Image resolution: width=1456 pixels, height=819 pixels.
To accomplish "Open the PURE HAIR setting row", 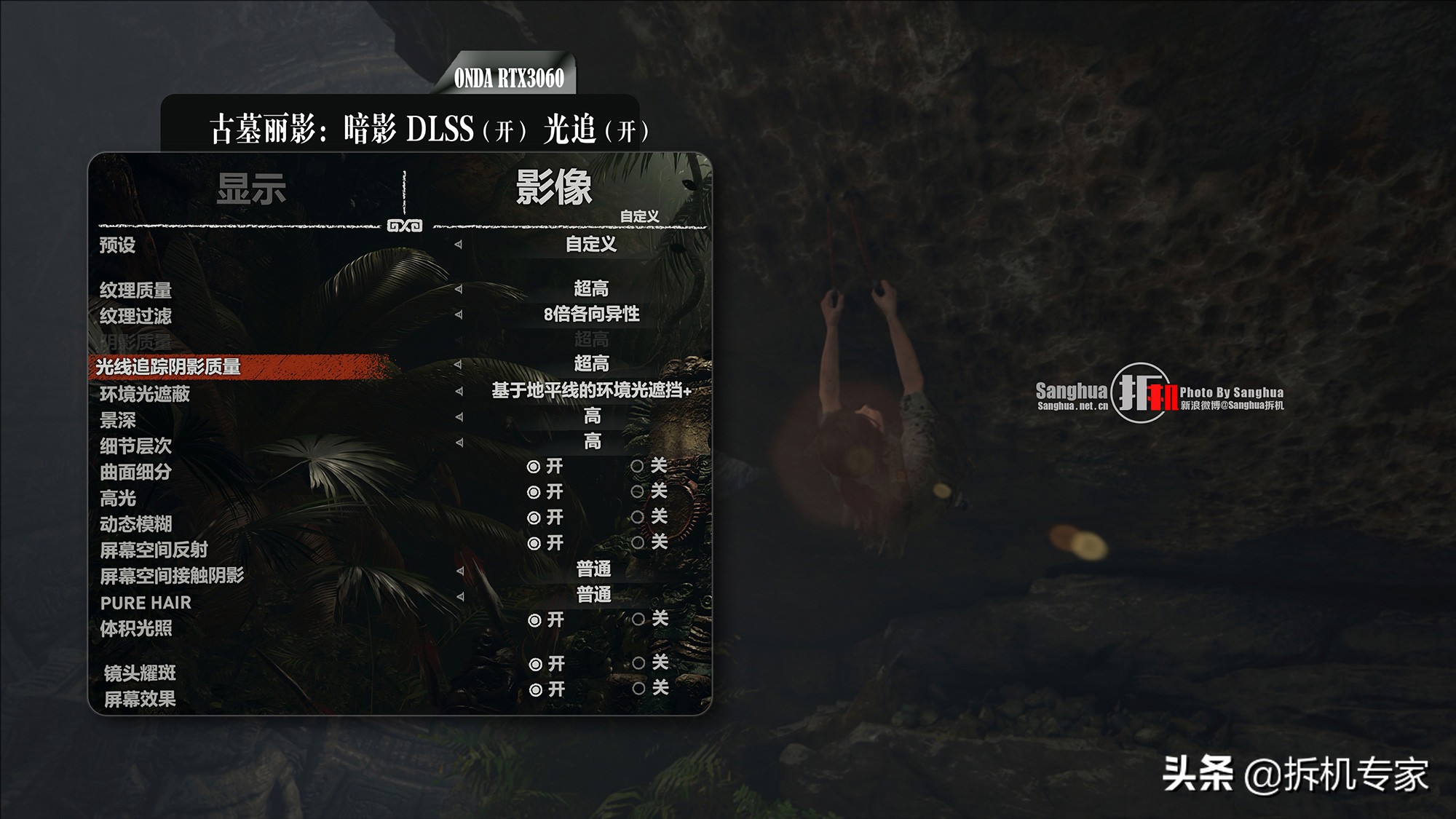I will (x=146, y=603).
